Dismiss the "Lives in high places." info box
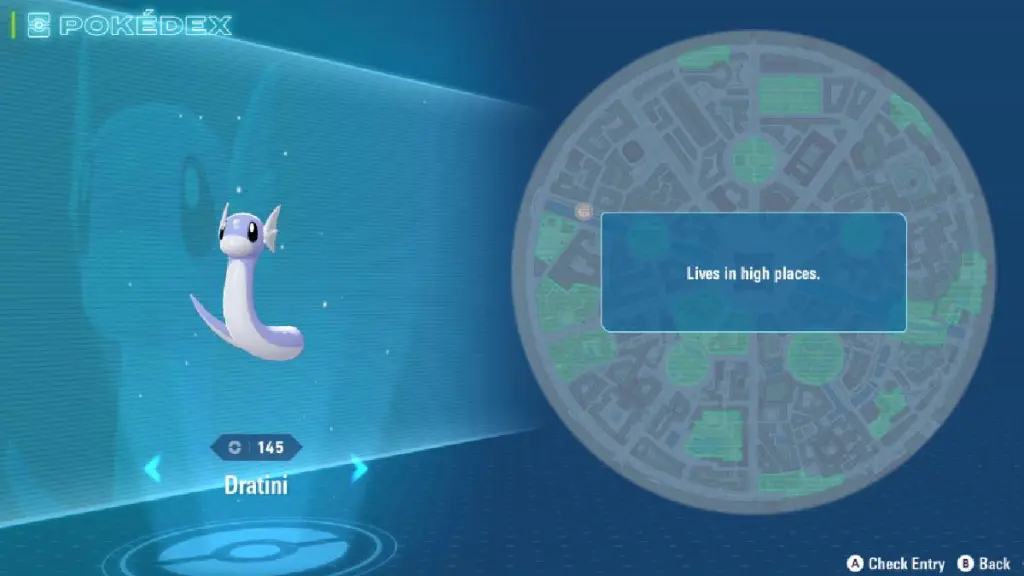The width and height of the screenshot is (1024, 576). 753,272
